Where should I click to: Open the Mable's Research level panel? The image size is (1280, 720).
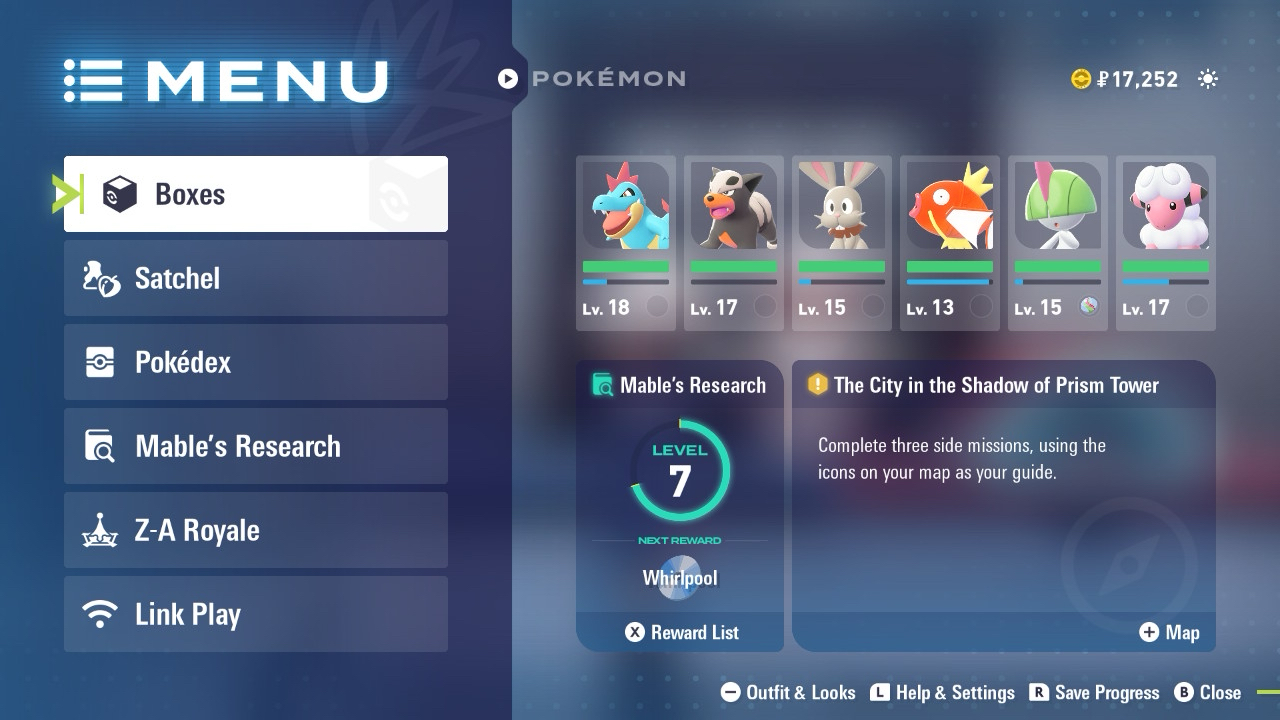pyautogui.click(x=680, y=480)
